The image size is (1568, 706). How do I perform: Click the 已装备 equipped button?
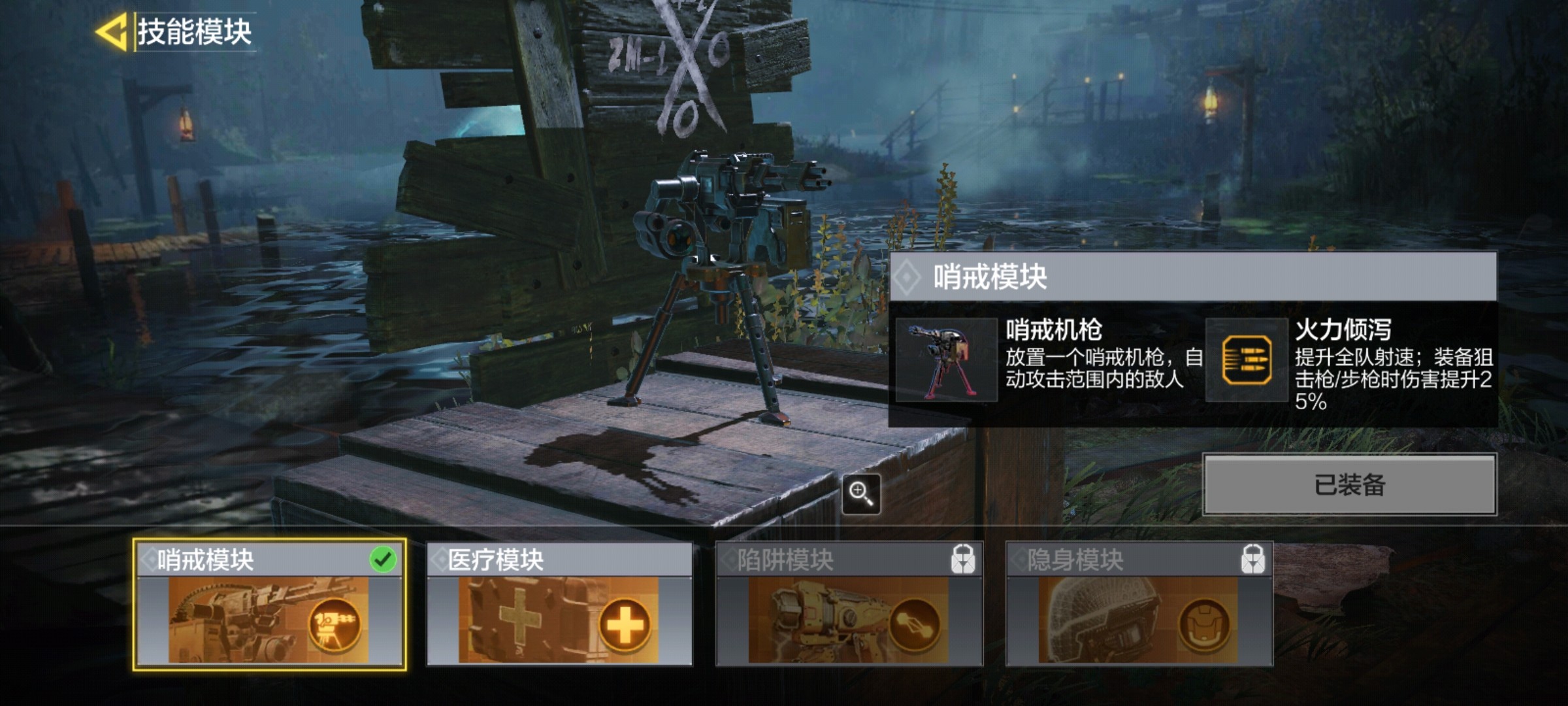coord(1349,485)
